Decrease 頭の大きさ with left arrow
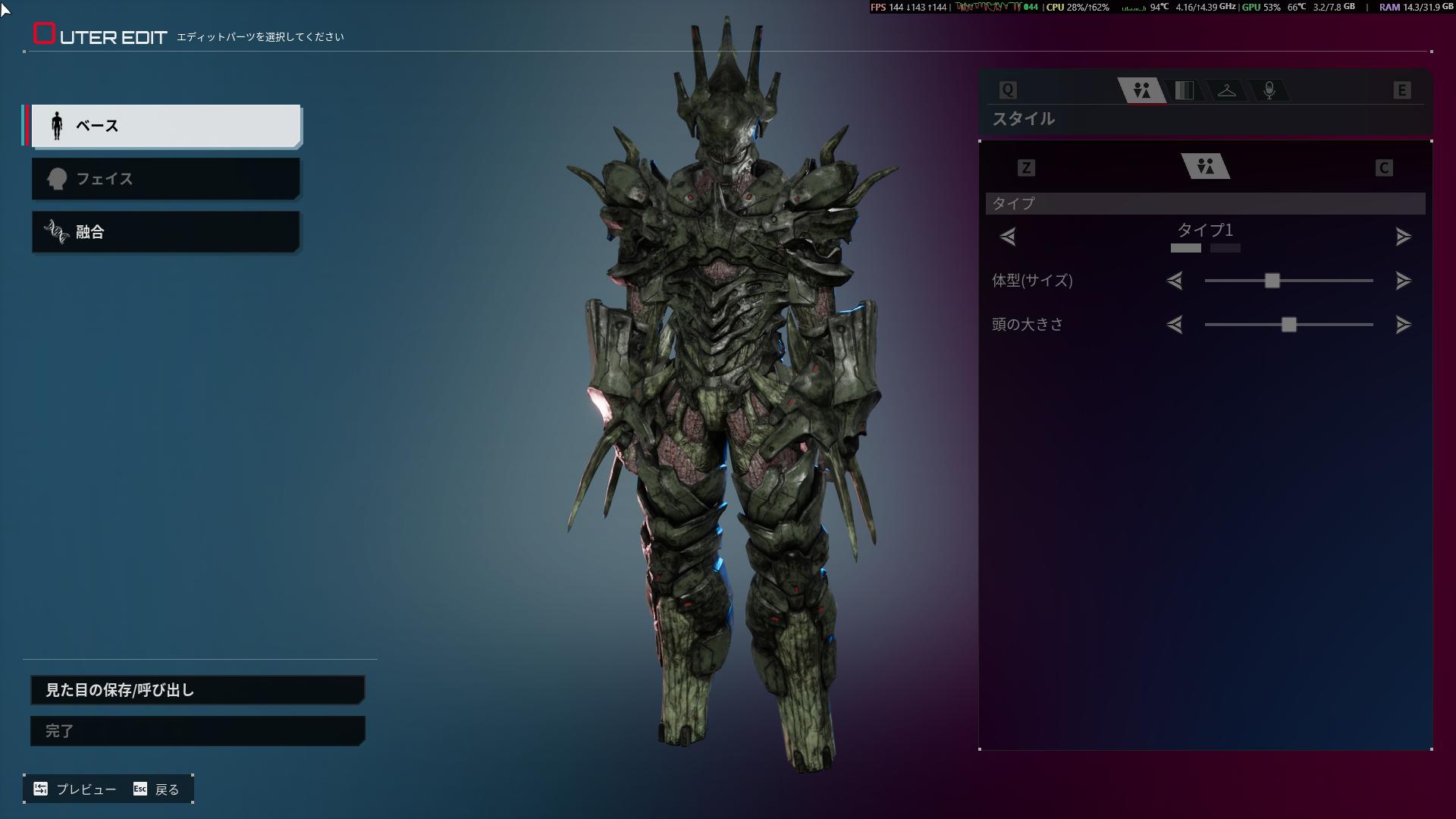The image size is (1456, 819). (1175, 325)
